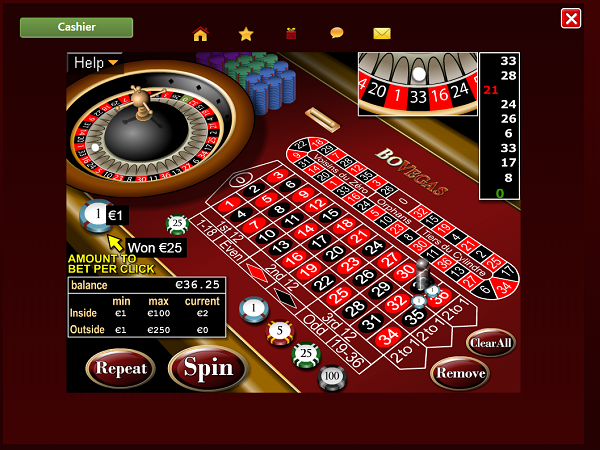Select the 5 chip
Screen dimensions: 600x450
(280, 331)
